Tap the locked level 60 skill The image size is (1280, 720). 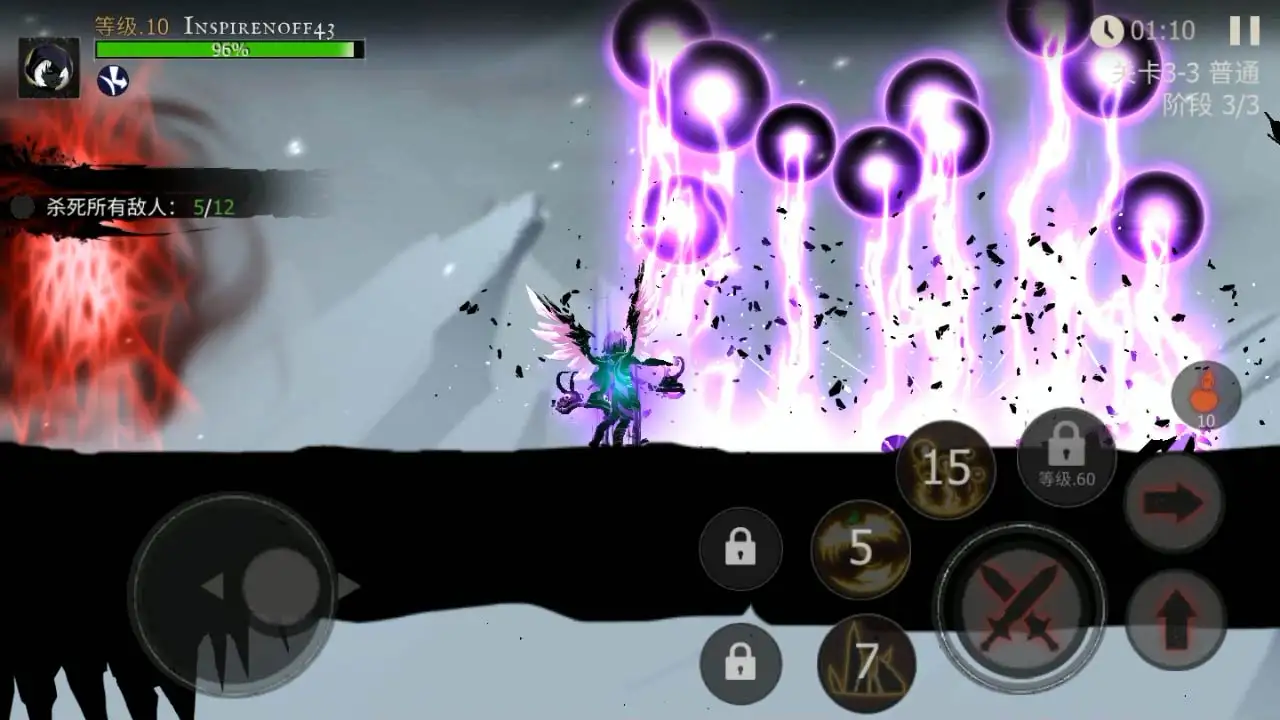point(1066,456)
